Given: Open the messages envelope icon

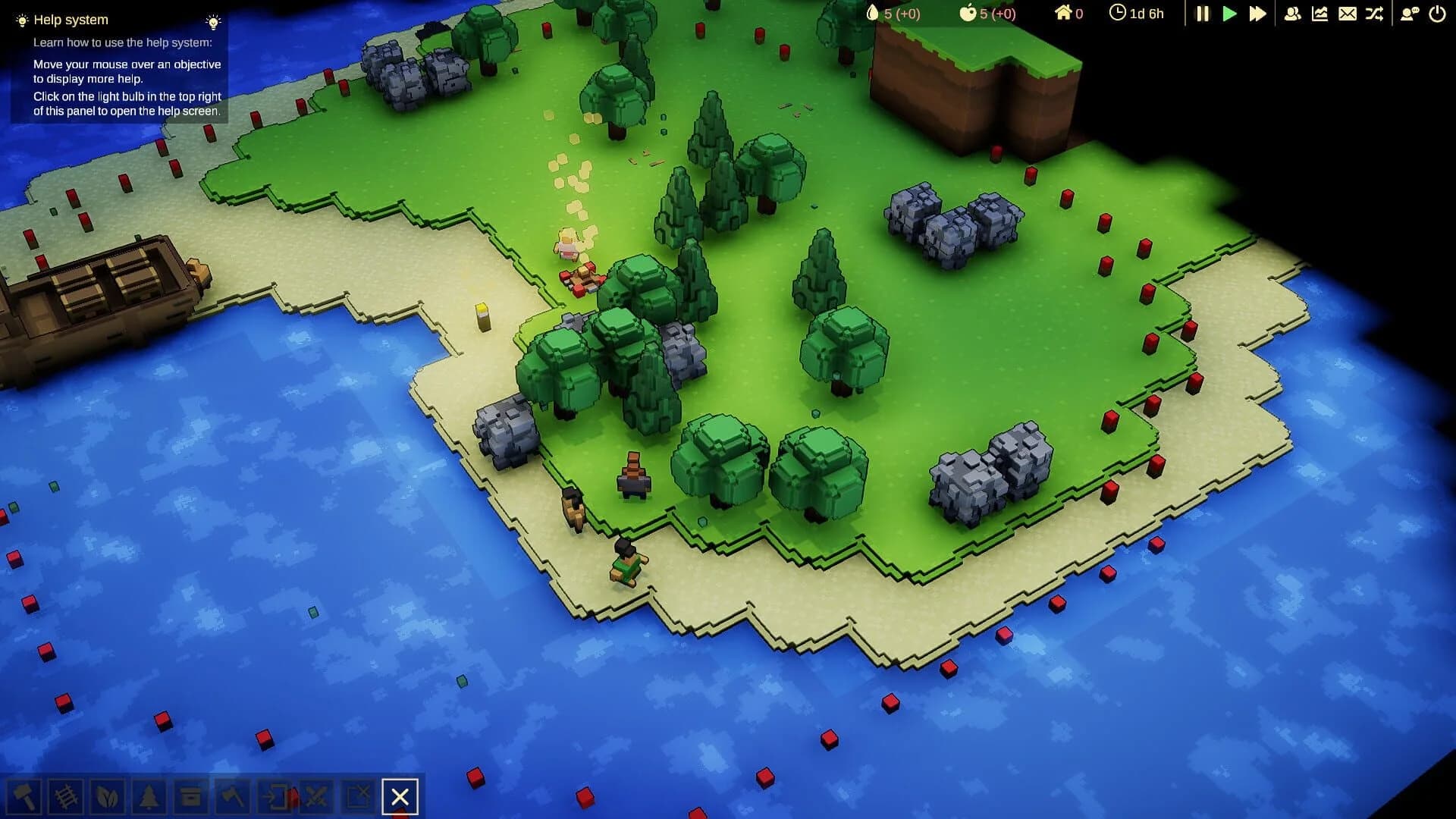Looking at the screenshot, I should [x=1347, y=13].
